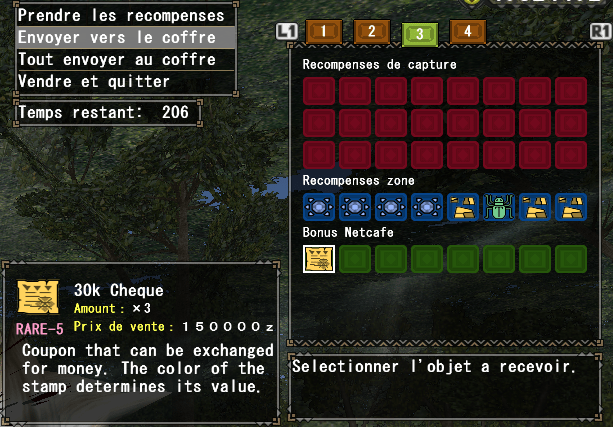Select the 30k Cheque reward slot
Image resolution: width=613 pixels, height=427 pixels.
point(319,259)
